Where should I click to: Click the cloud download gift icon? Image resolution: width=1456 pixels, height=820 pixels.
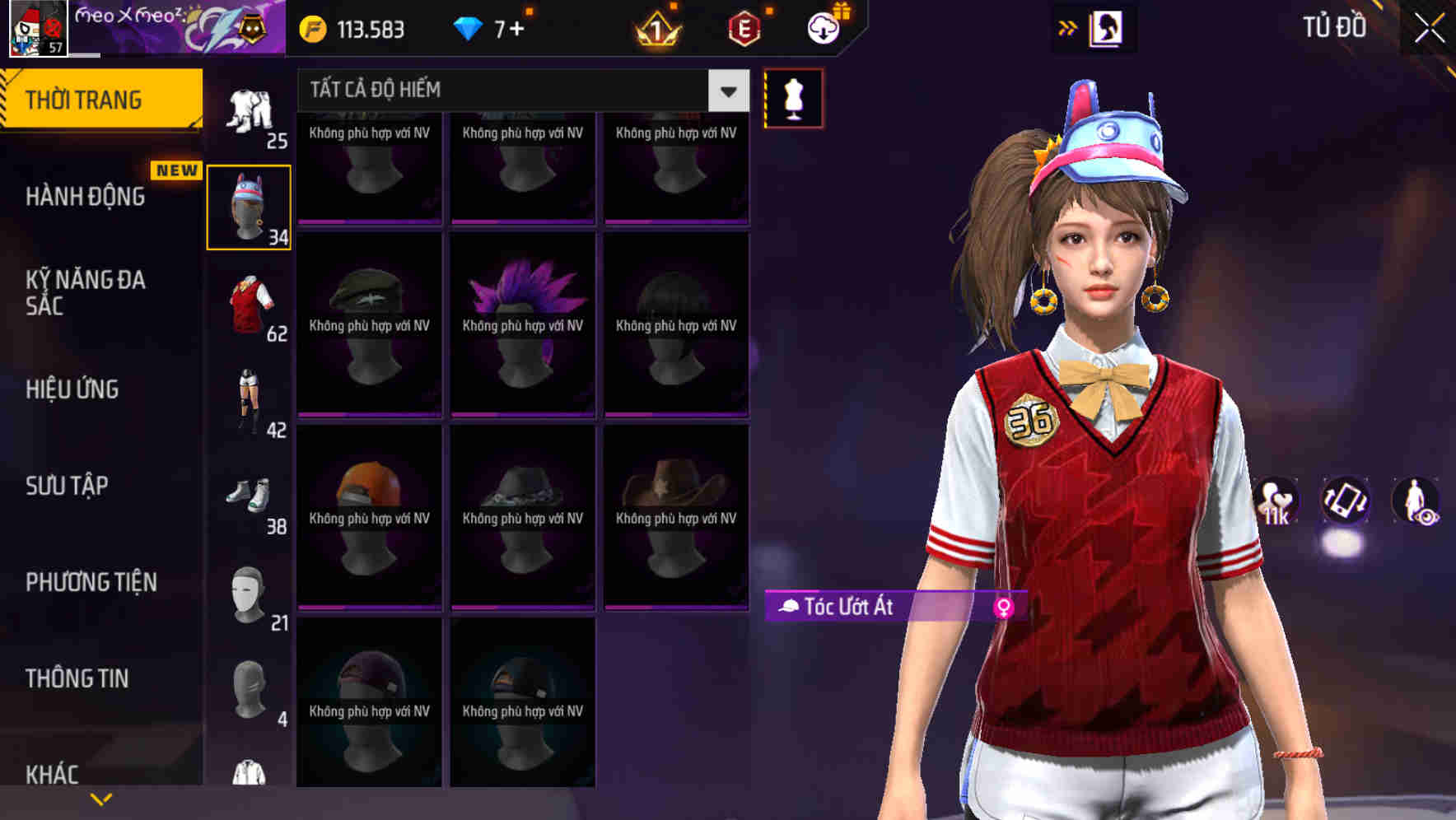tap(823, 27)
